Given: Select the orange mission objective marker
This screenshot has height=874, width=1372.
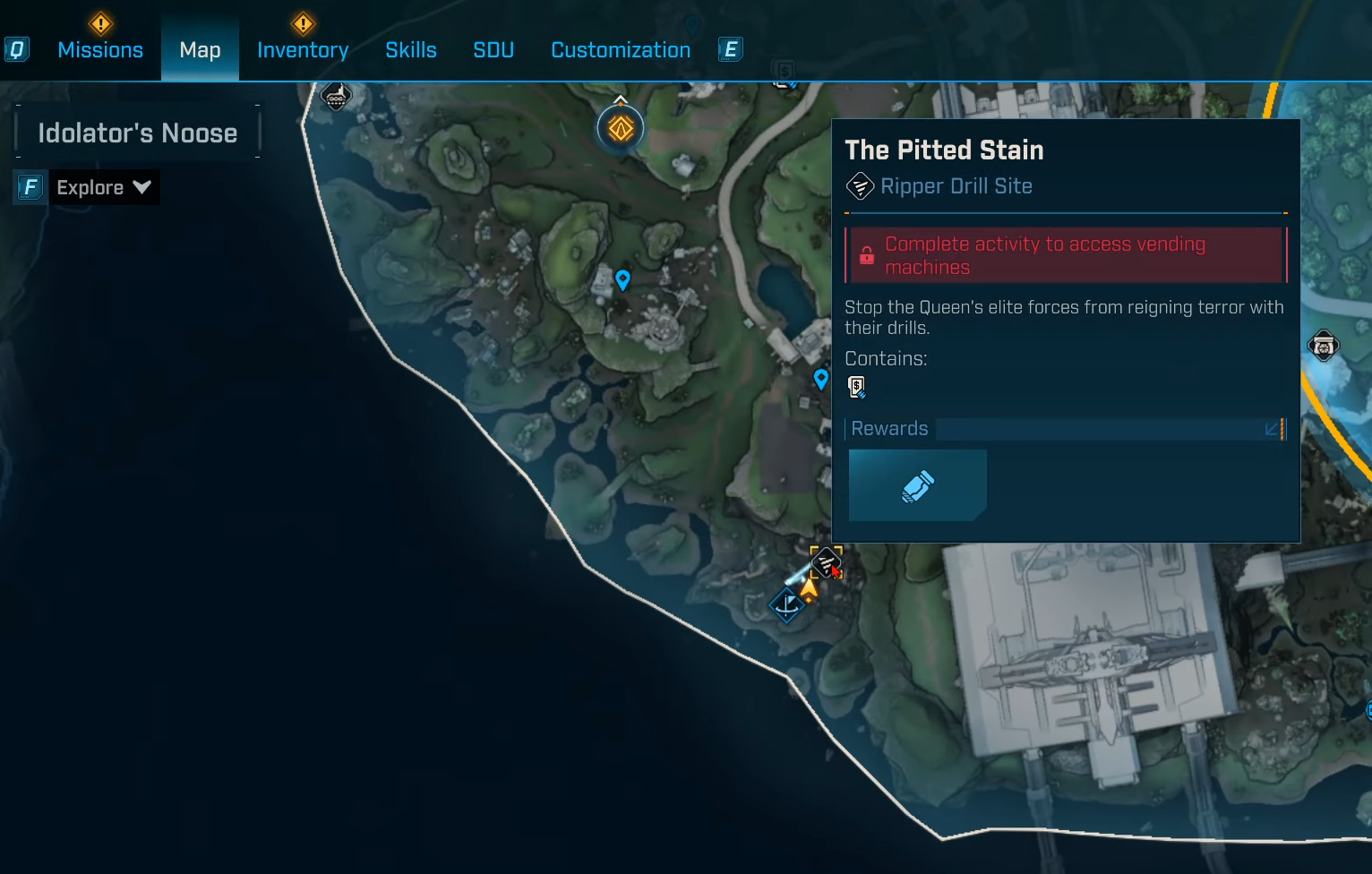Looking at the screenshot, I should click(x=621, y=129).
